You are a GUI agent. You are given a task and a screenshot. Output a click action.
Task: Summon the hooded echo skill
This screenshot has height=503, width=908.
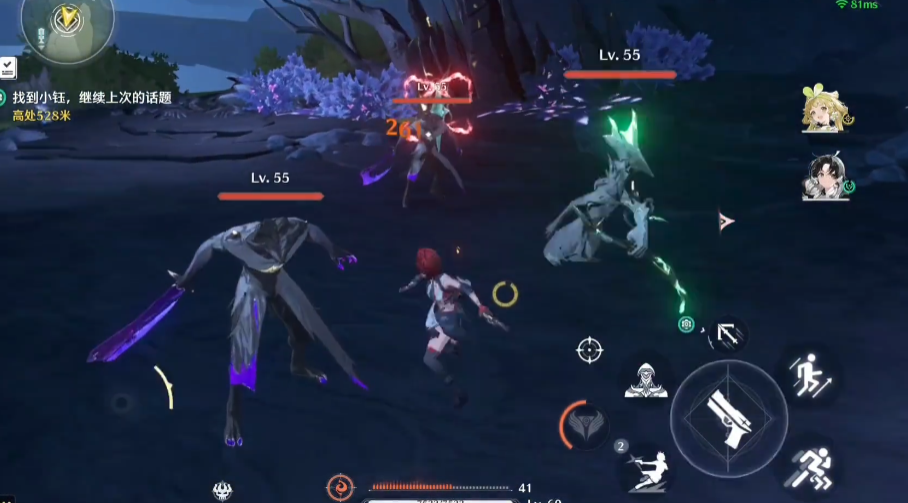645,379
